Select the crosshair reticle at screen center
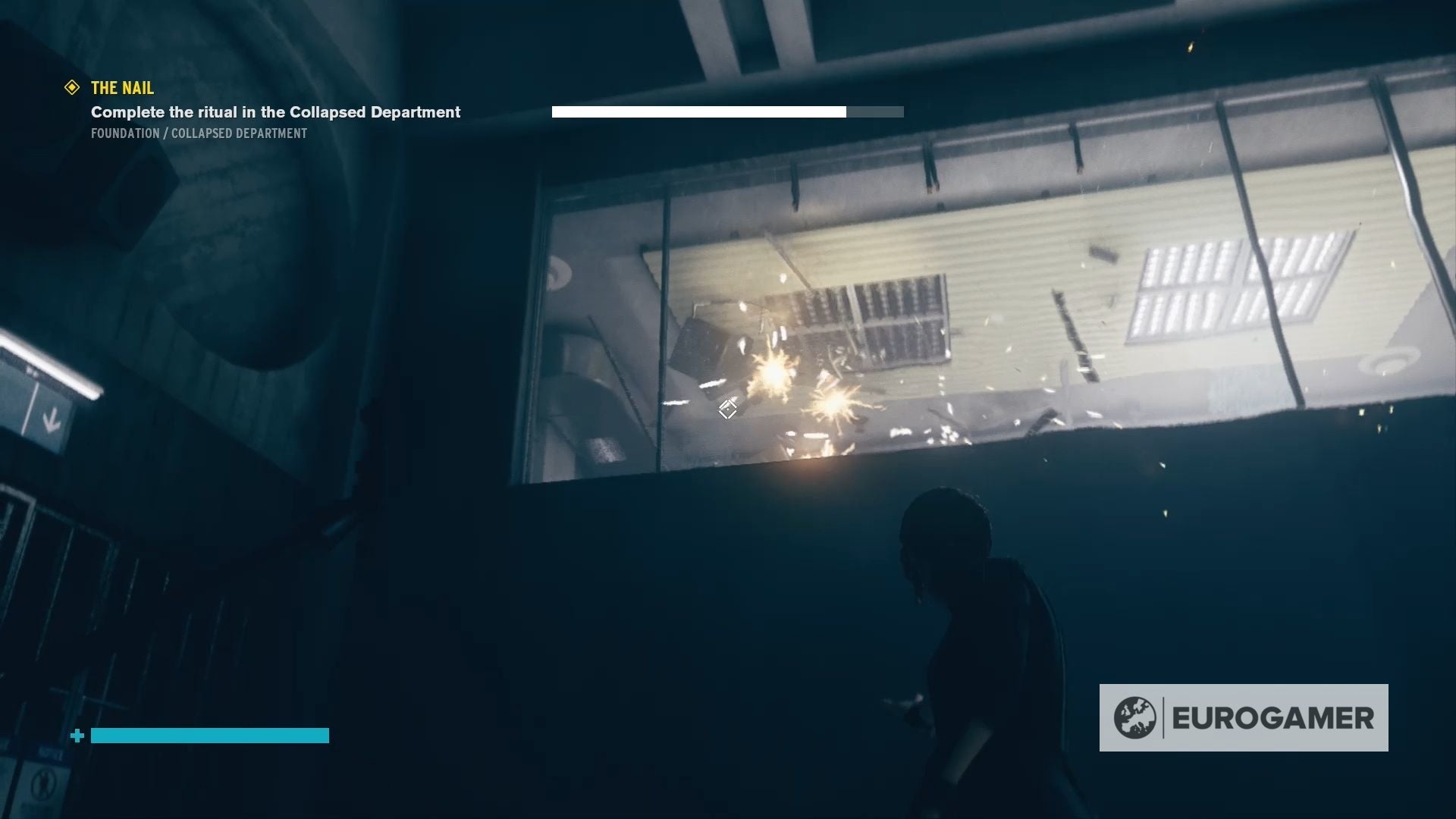The image size is (1456, 819). (727, 409)
